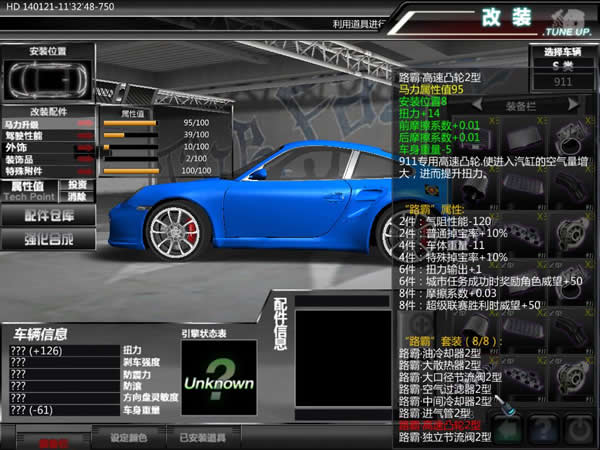Click the 消除 clear button
600x450 pixels.
click(x=77, y=197)
